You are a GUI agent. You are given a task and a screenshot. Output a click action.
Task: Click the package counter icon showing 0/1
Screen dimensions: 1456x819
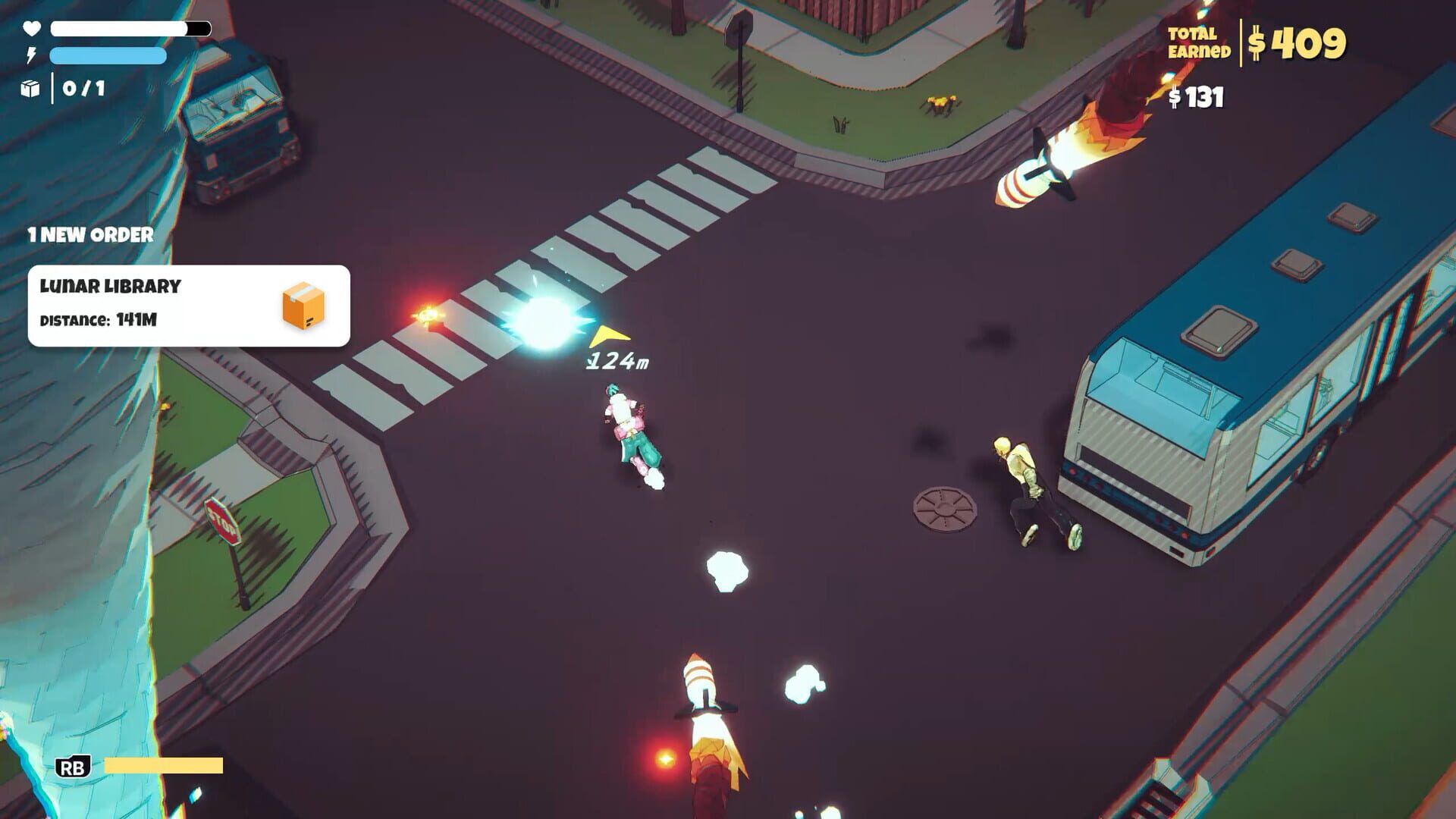(x=29, y=89)
